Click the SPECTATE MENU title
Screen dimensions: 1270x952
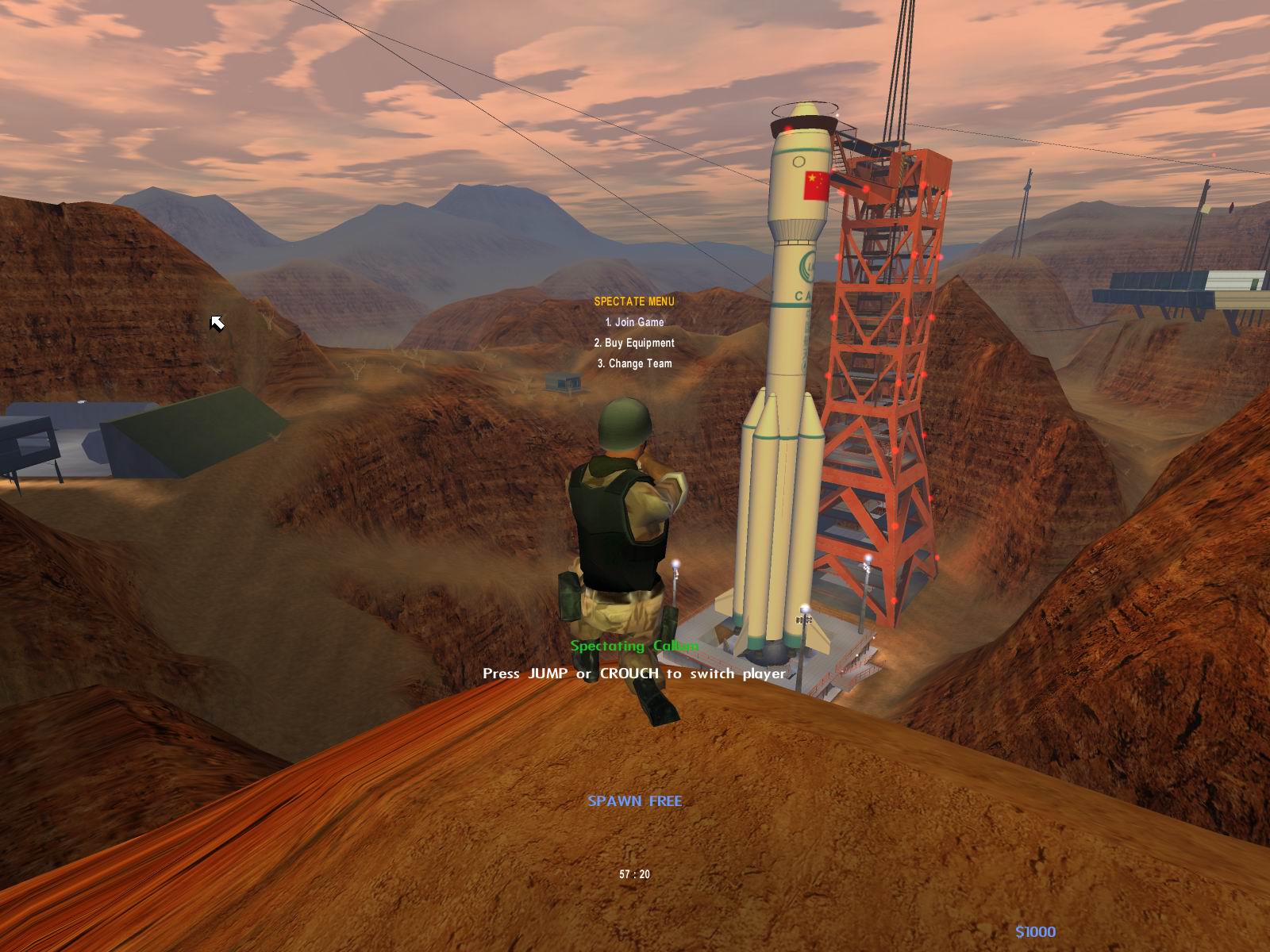[x=633, y=301]
